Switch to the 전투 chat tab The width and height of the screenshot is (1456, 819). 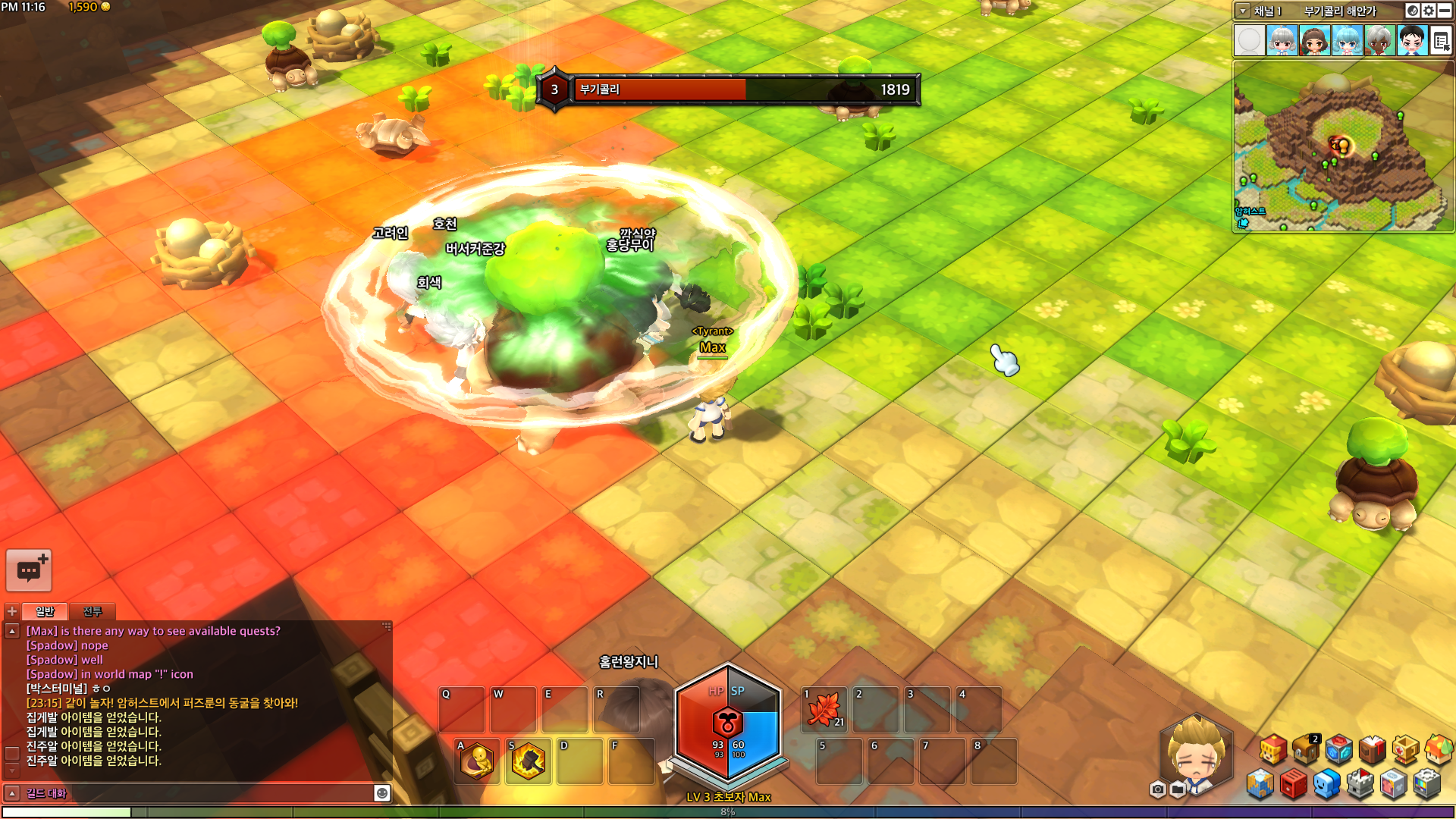point(92,611)
